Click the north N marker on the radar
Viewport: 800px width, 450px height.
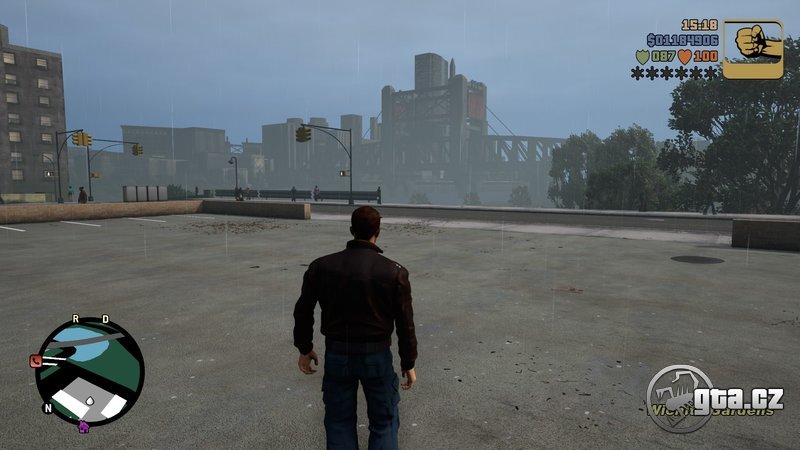click(x=47, y=408)
